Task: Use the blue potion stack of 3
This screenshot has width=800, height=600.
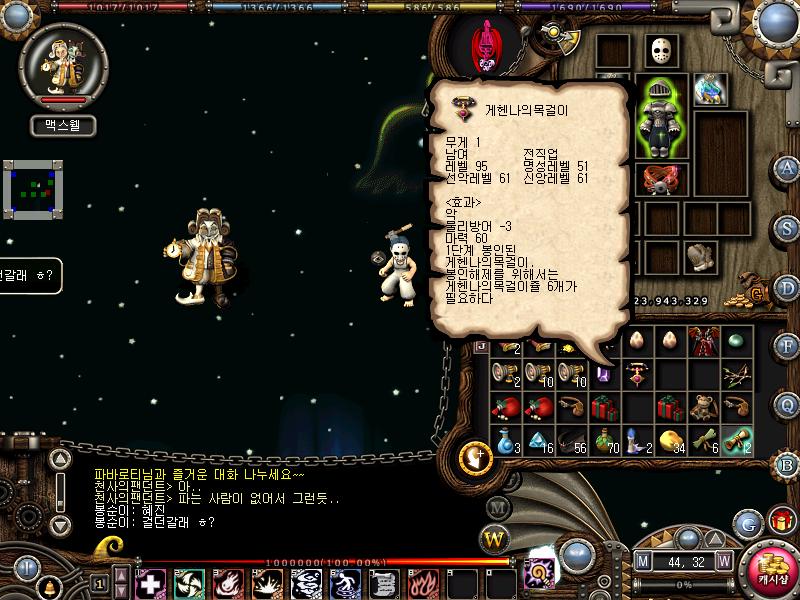Action: (506, 439)
